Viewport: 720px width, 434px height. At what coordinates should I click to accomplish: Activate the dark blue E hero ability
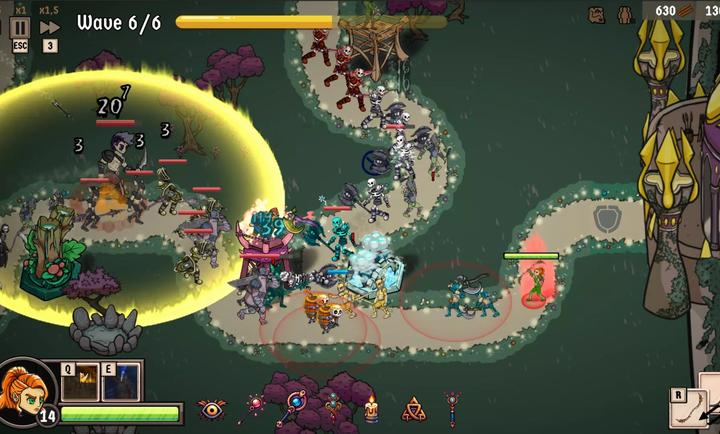[x=120, y=381]
